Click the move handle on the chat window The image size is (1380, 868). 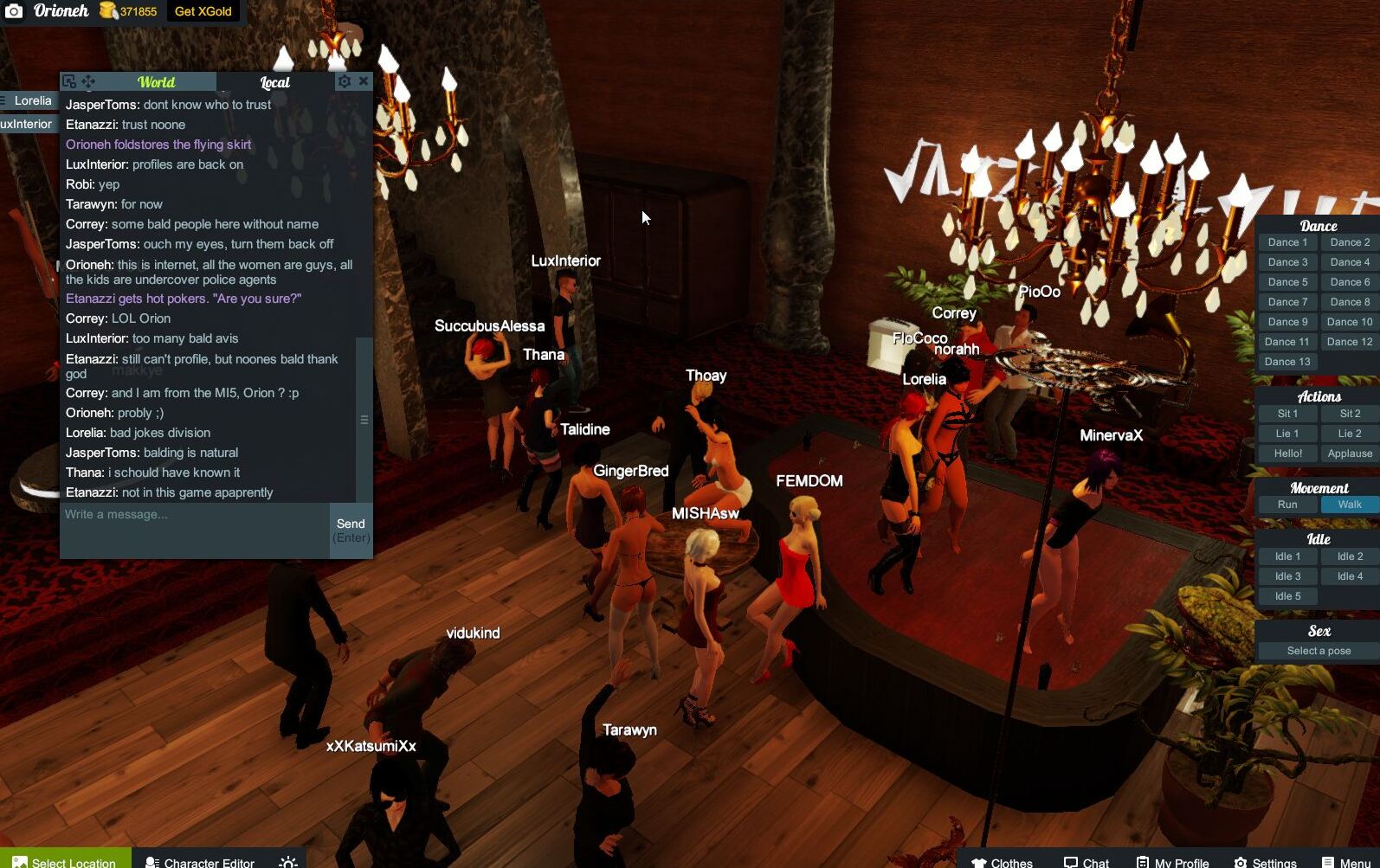click(x=87, y=80)
